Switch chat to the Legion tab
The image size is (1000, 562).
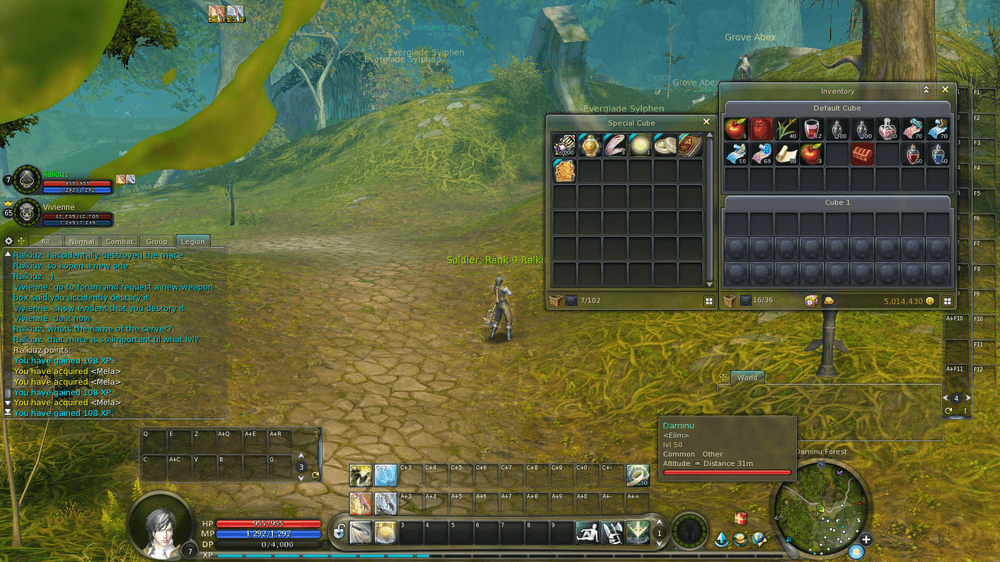[190, 241]
